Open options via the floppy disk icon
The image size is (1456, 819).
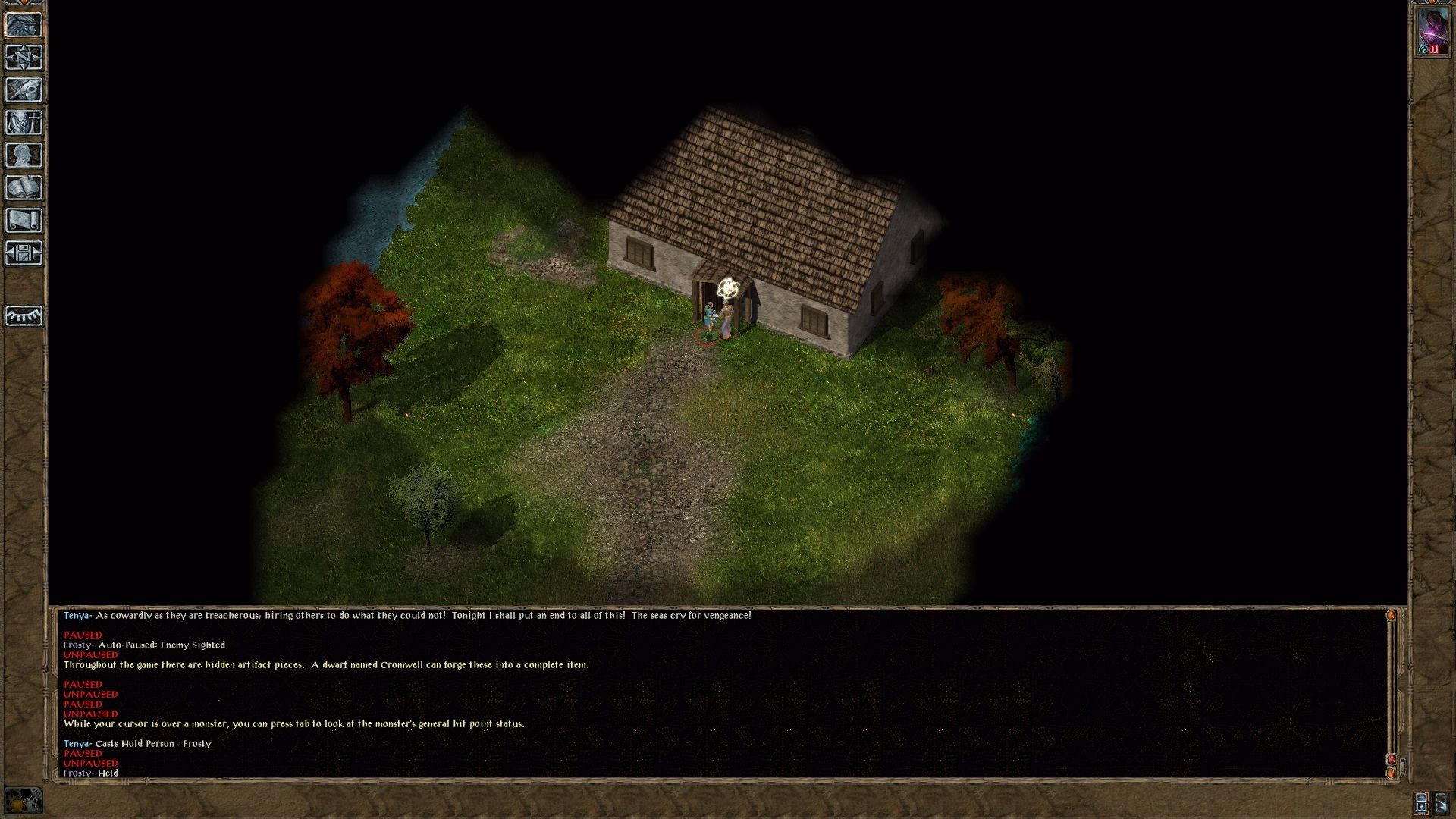(x=24, y=253)
